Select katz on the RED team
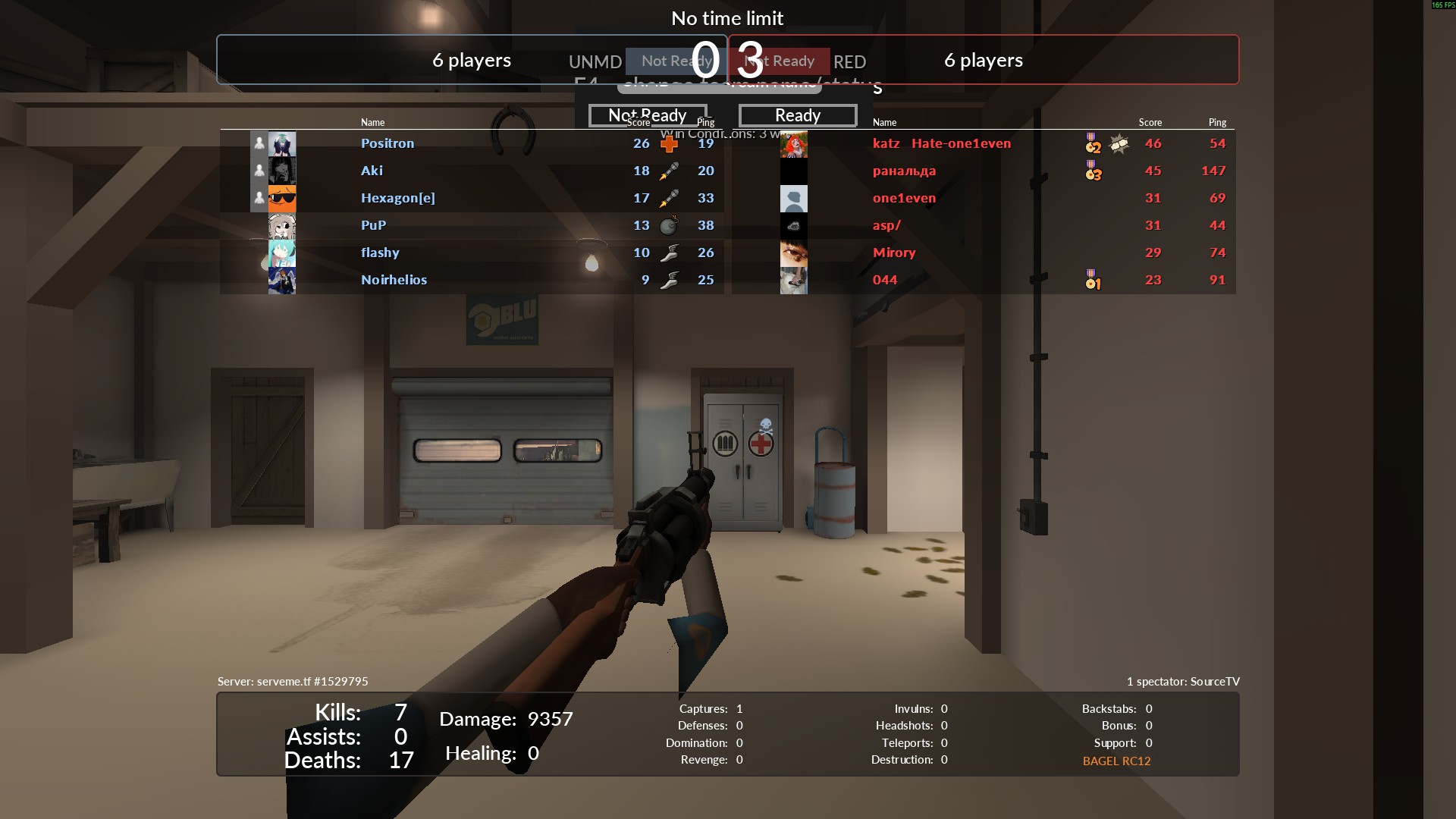 (886, 143)
